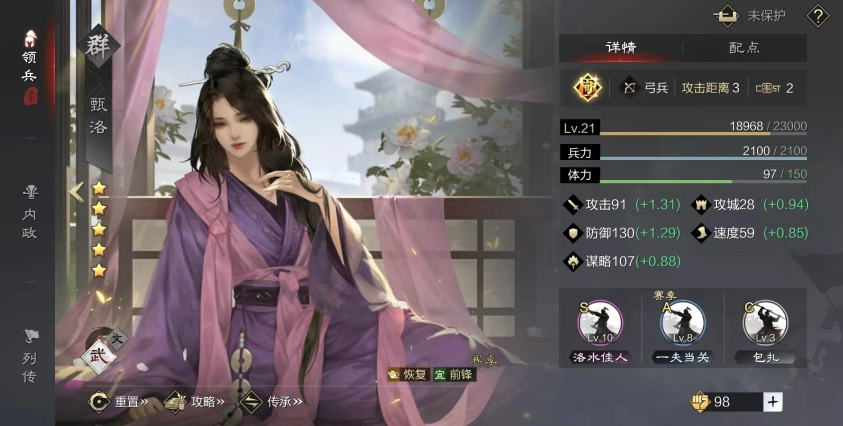Show the previous general with left arrow
Viewport: 843px width, 426px height.
pyautogui.click(x=75, y=190)
